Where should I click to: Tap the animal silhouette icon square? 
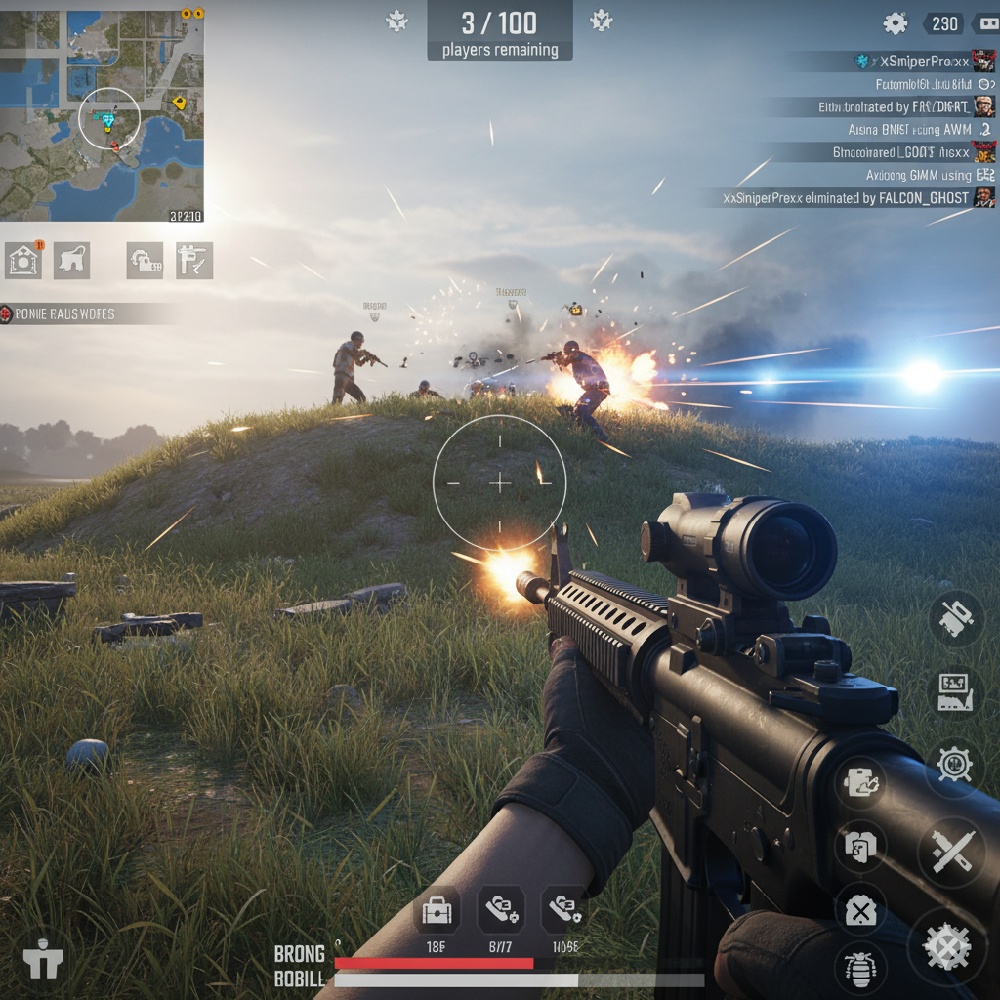[72, 260]
